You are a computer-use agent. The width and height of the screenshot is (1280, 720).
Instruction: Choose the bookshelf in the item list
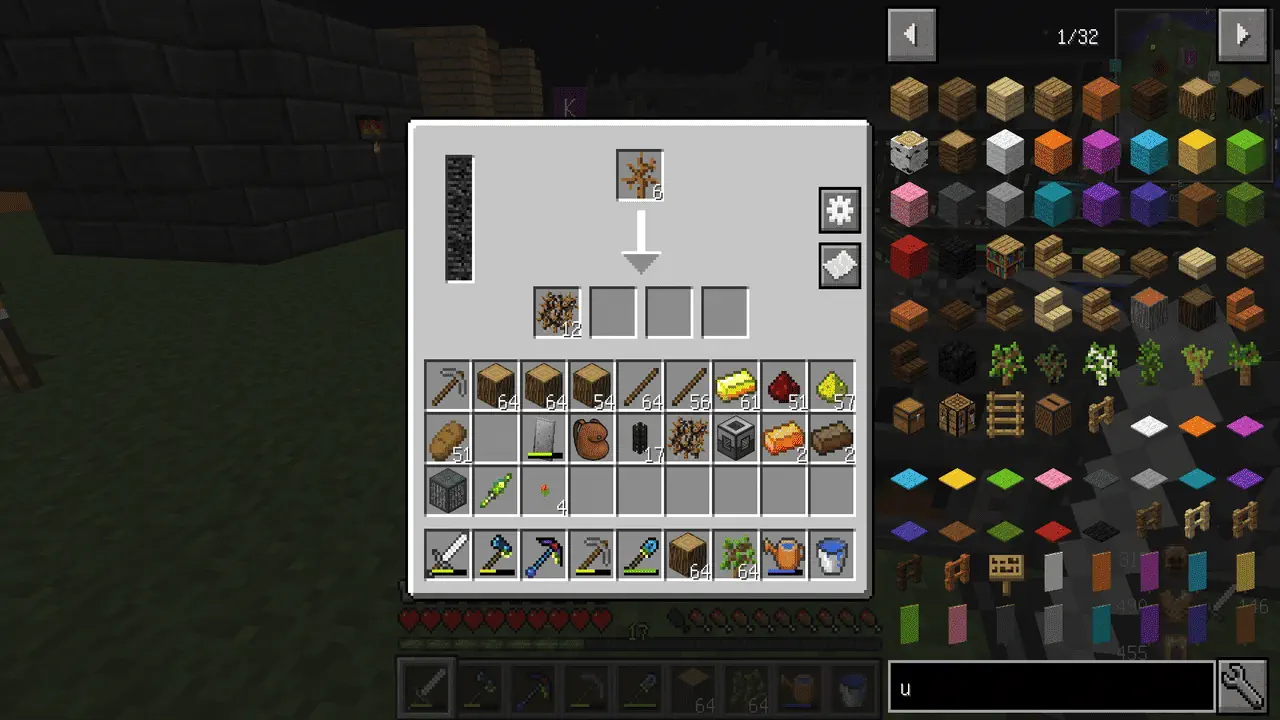click(x=1005, y=257)
